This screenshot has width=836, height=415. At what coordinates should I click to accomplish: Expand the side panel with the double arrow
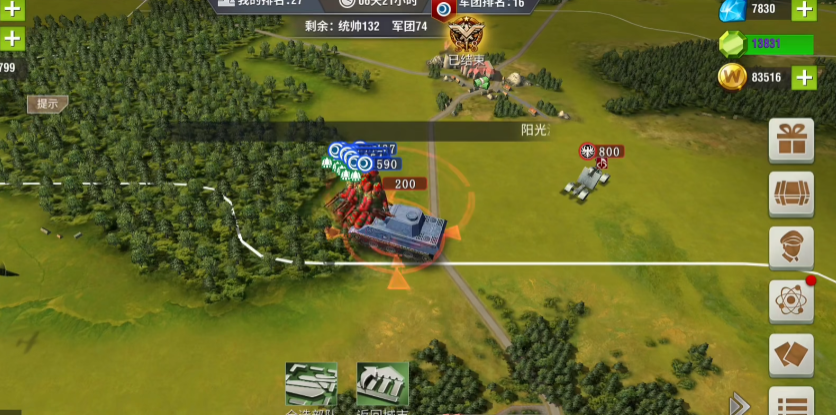740,403
